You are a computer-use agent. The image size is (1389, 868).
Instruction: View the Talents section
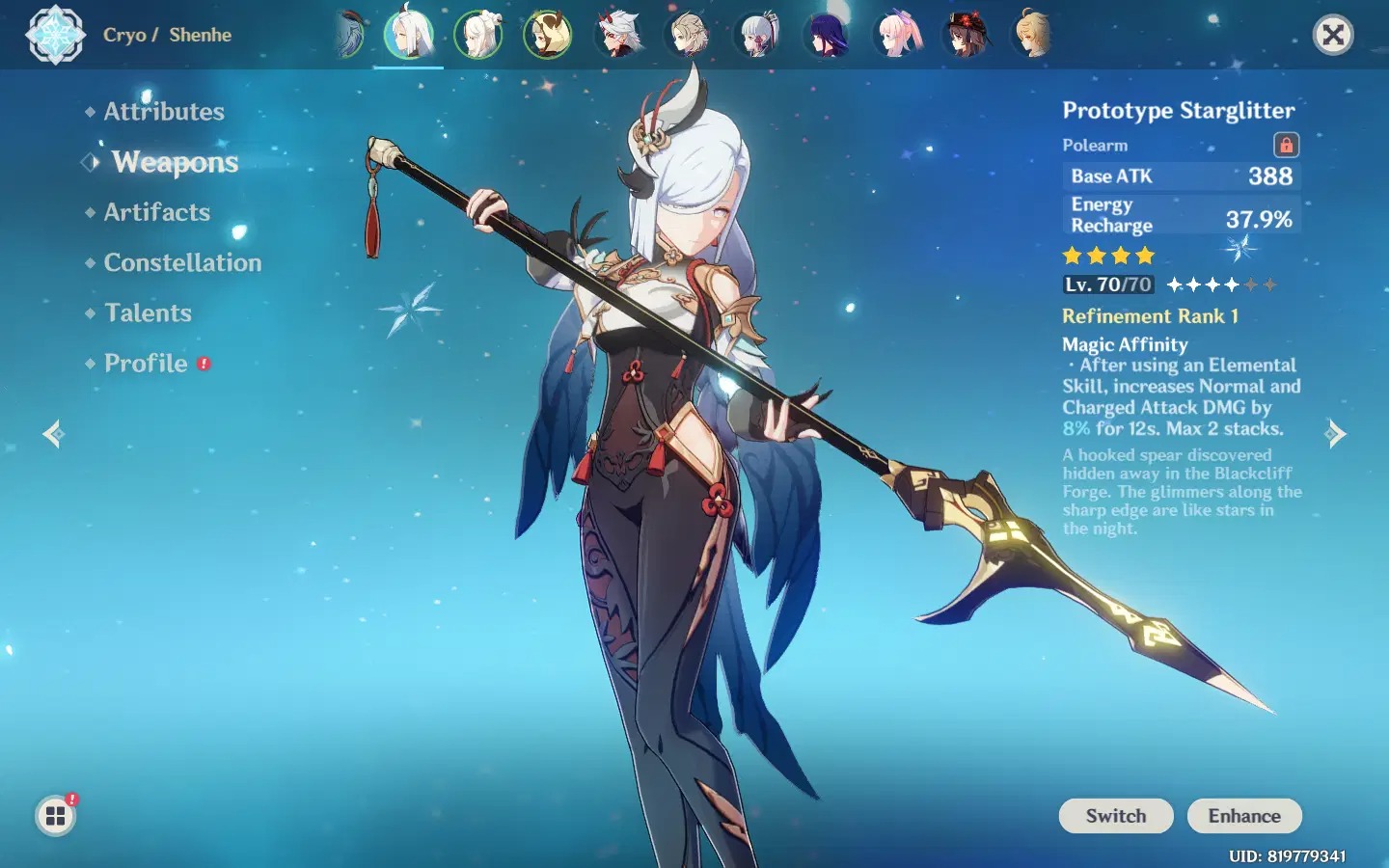click(148, 312)
